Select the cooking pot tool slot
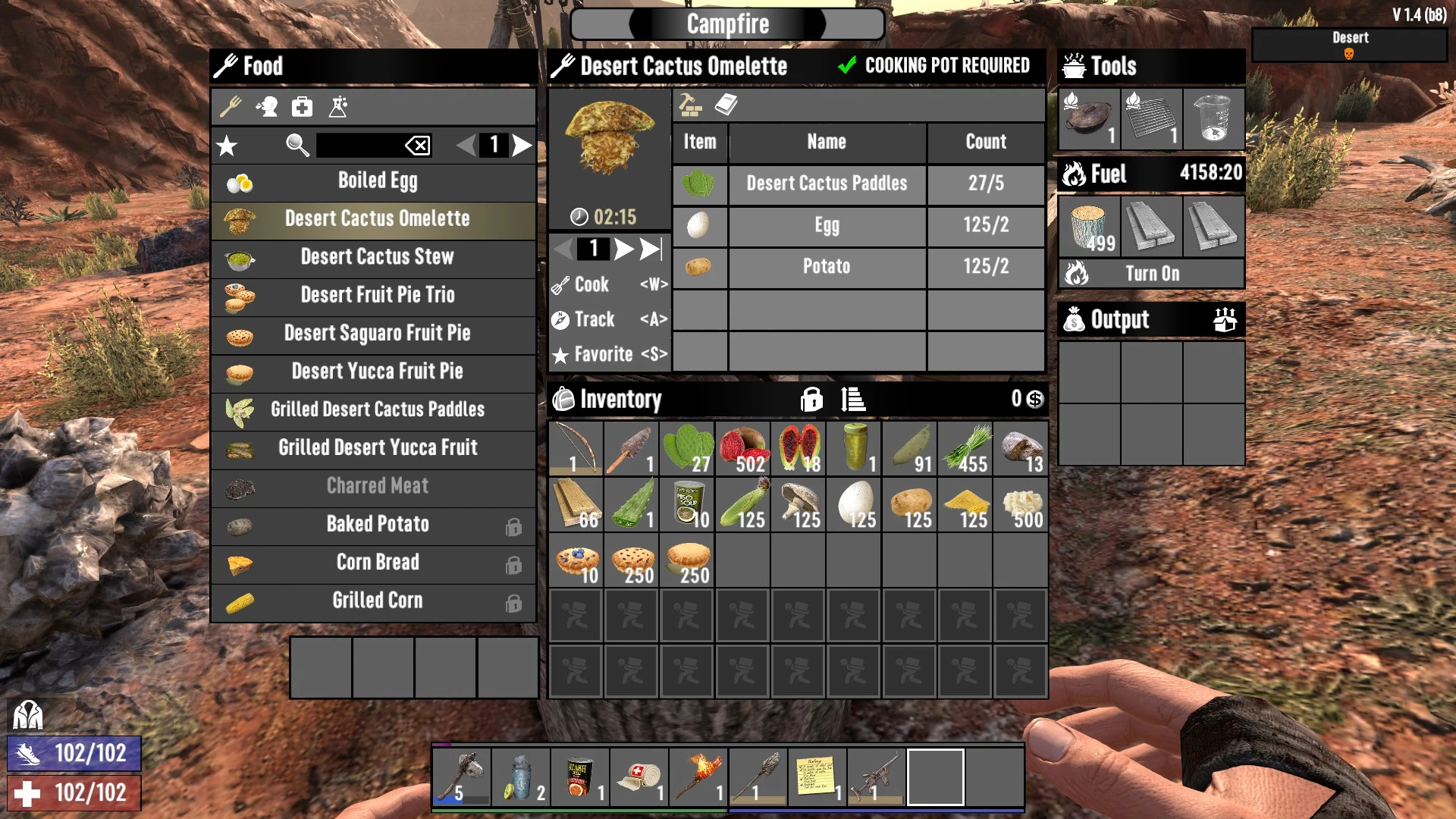Viewport: 1456px width, 819px height. (x=1089, y=119)
